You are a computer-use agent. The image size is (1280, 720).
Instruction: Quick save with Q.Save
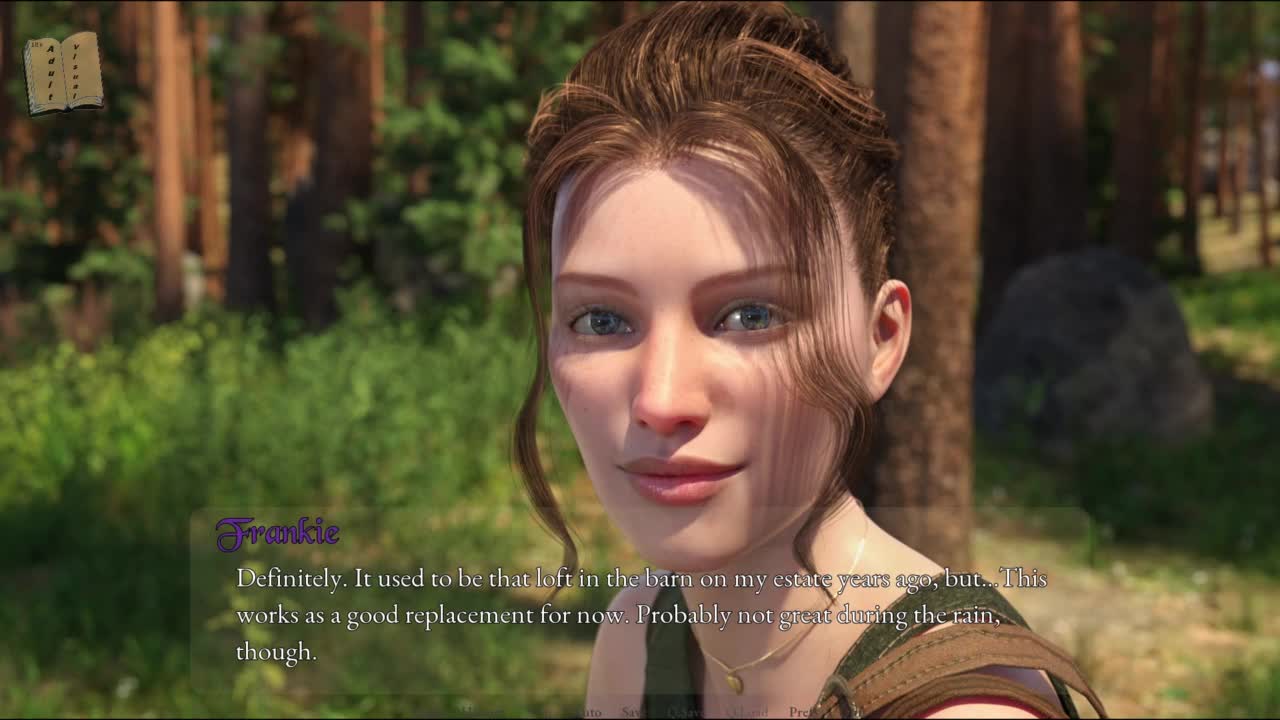[686, 712]
